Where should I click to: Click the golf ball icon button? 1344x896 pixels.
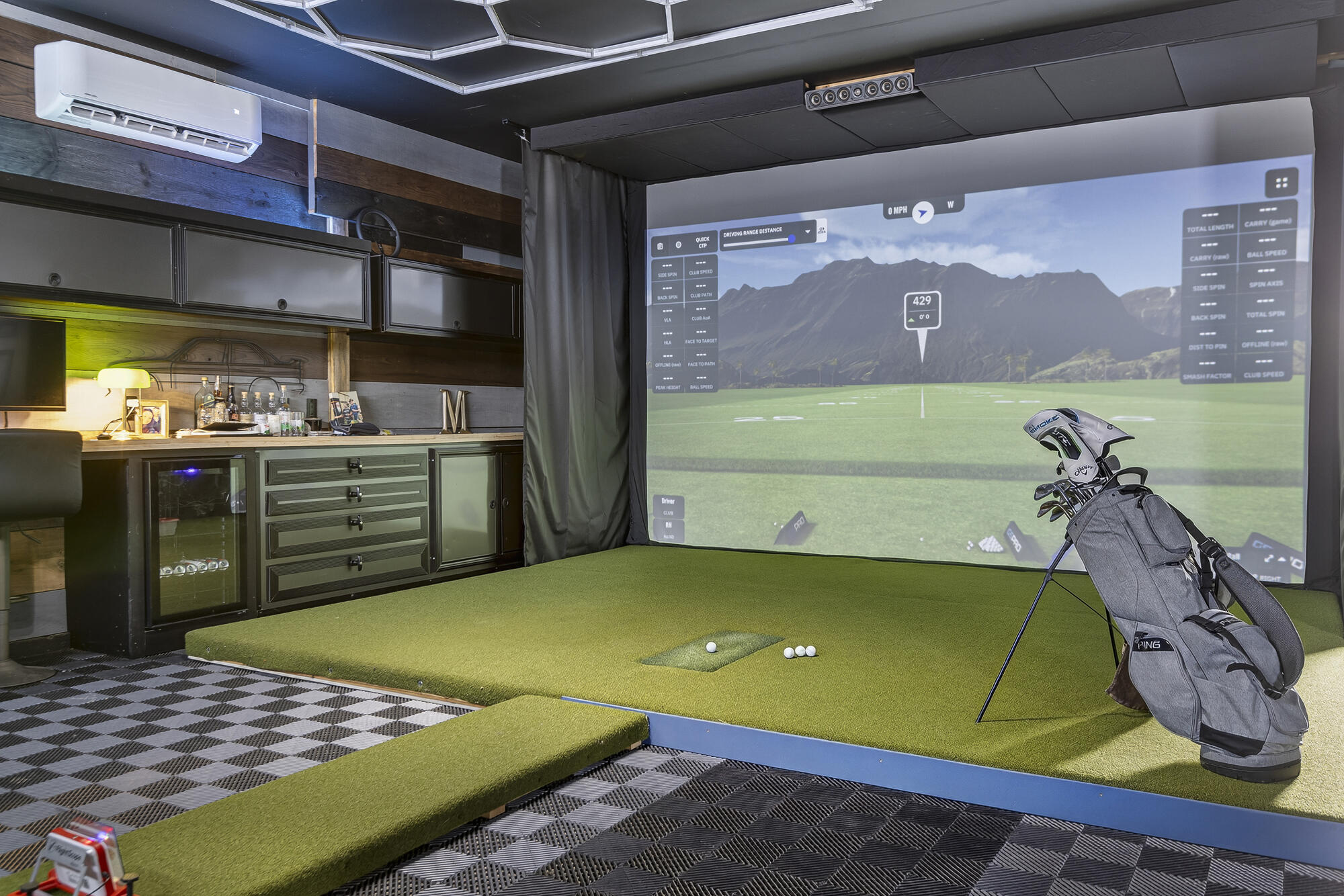point(679,245)
